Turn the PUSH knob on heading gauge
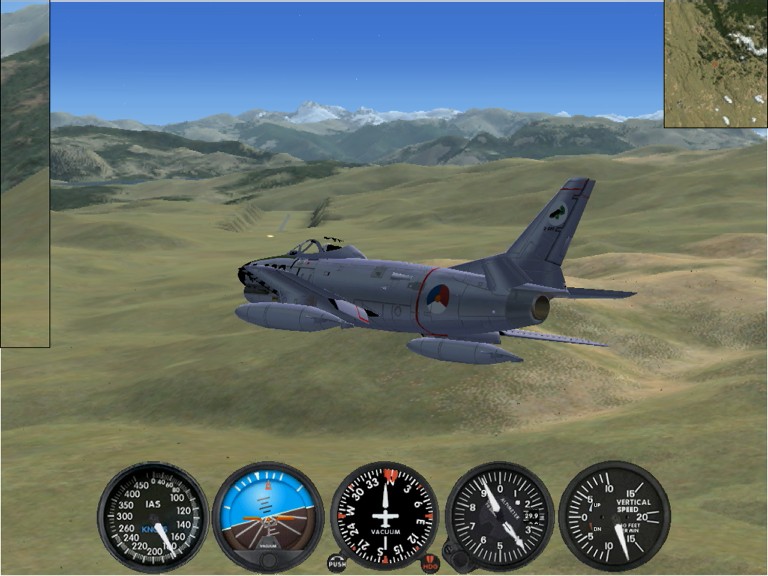Viewport: 768px width, 576px height. coord(338,563)
